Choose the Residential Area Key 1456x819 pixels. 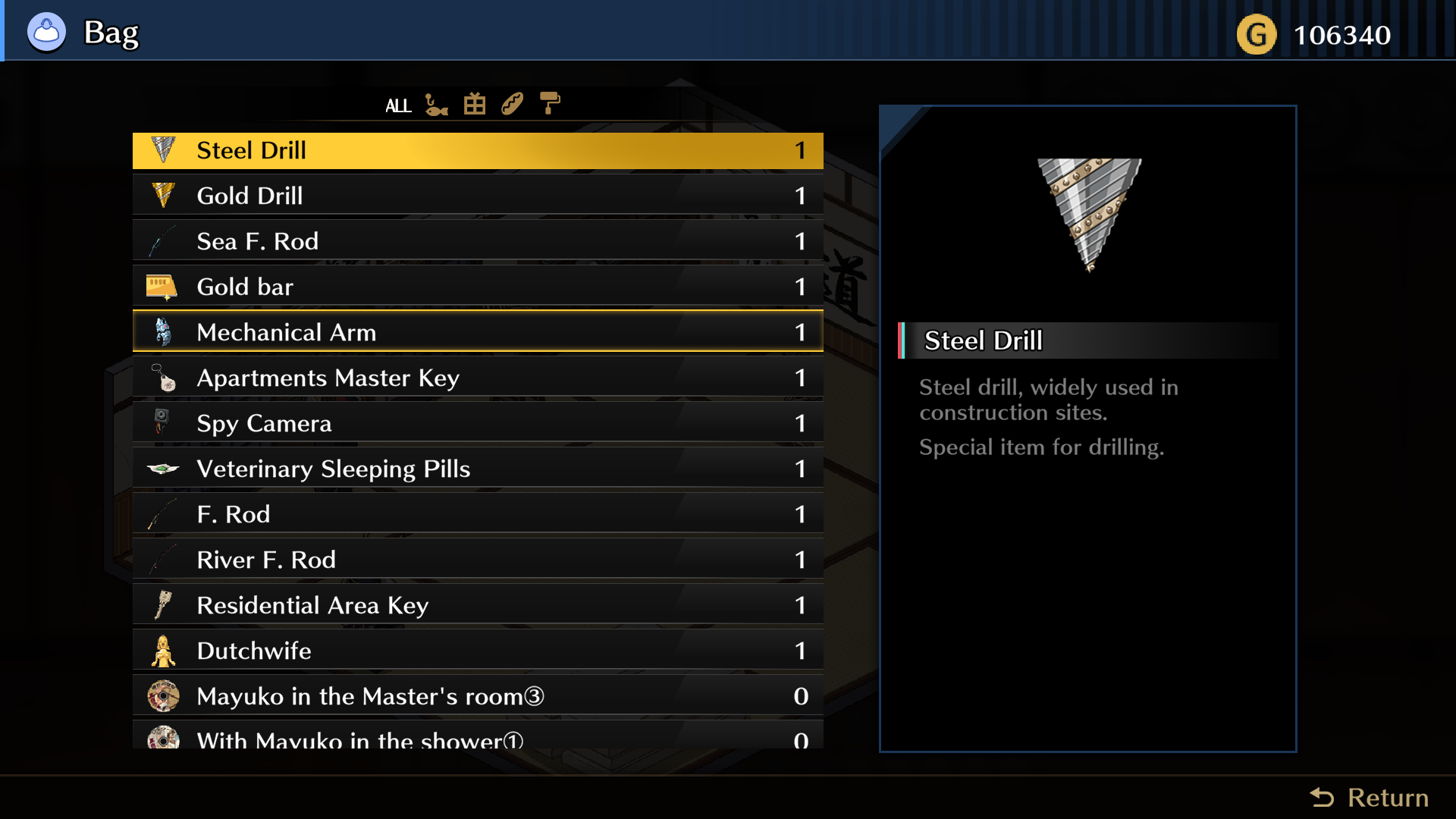click(x=478, y=605)
